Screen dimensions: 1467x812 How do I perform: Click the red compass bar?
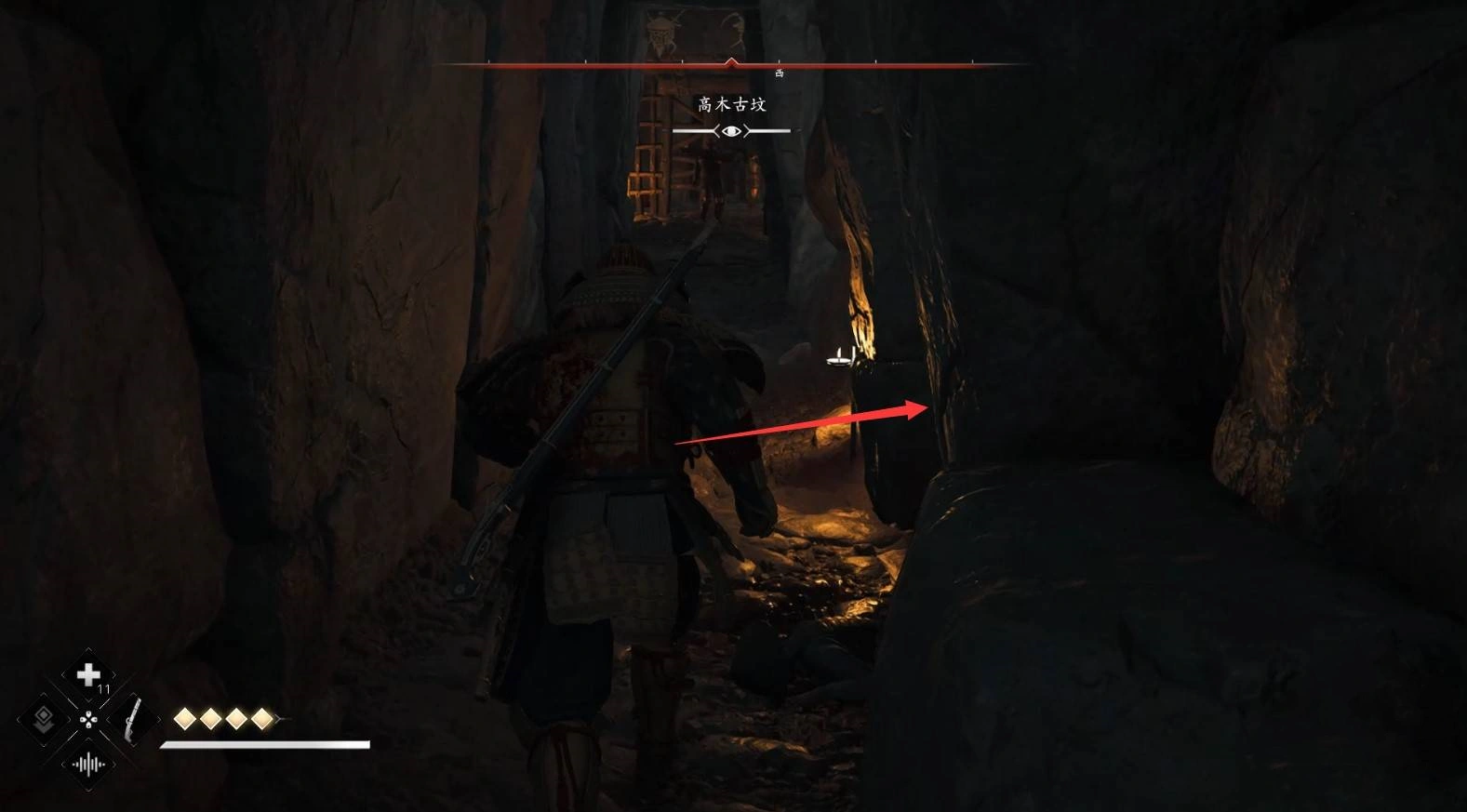(x=732, y=65)
